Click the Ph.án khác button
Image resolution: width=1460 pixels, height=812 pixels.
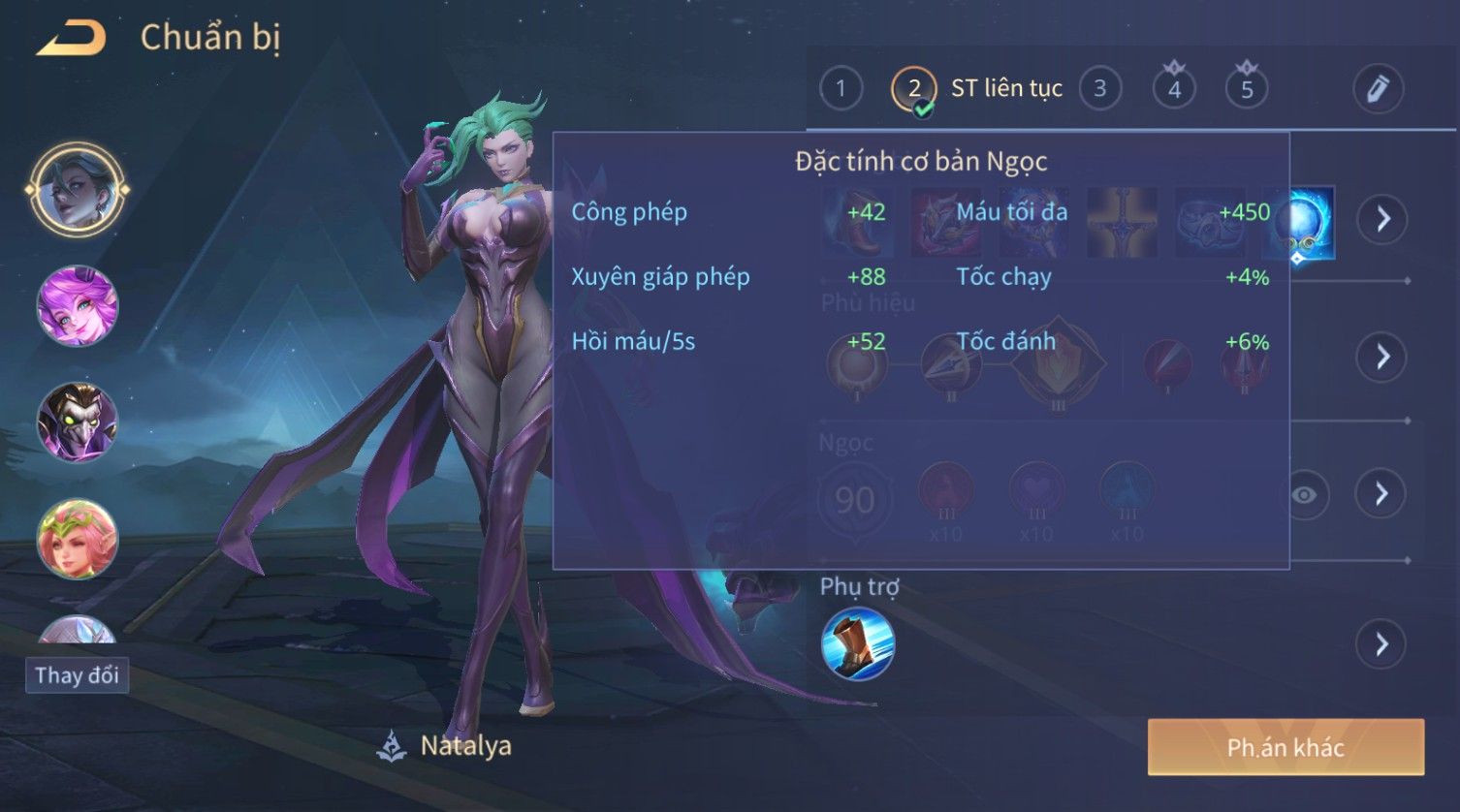tap(1285, 747)
